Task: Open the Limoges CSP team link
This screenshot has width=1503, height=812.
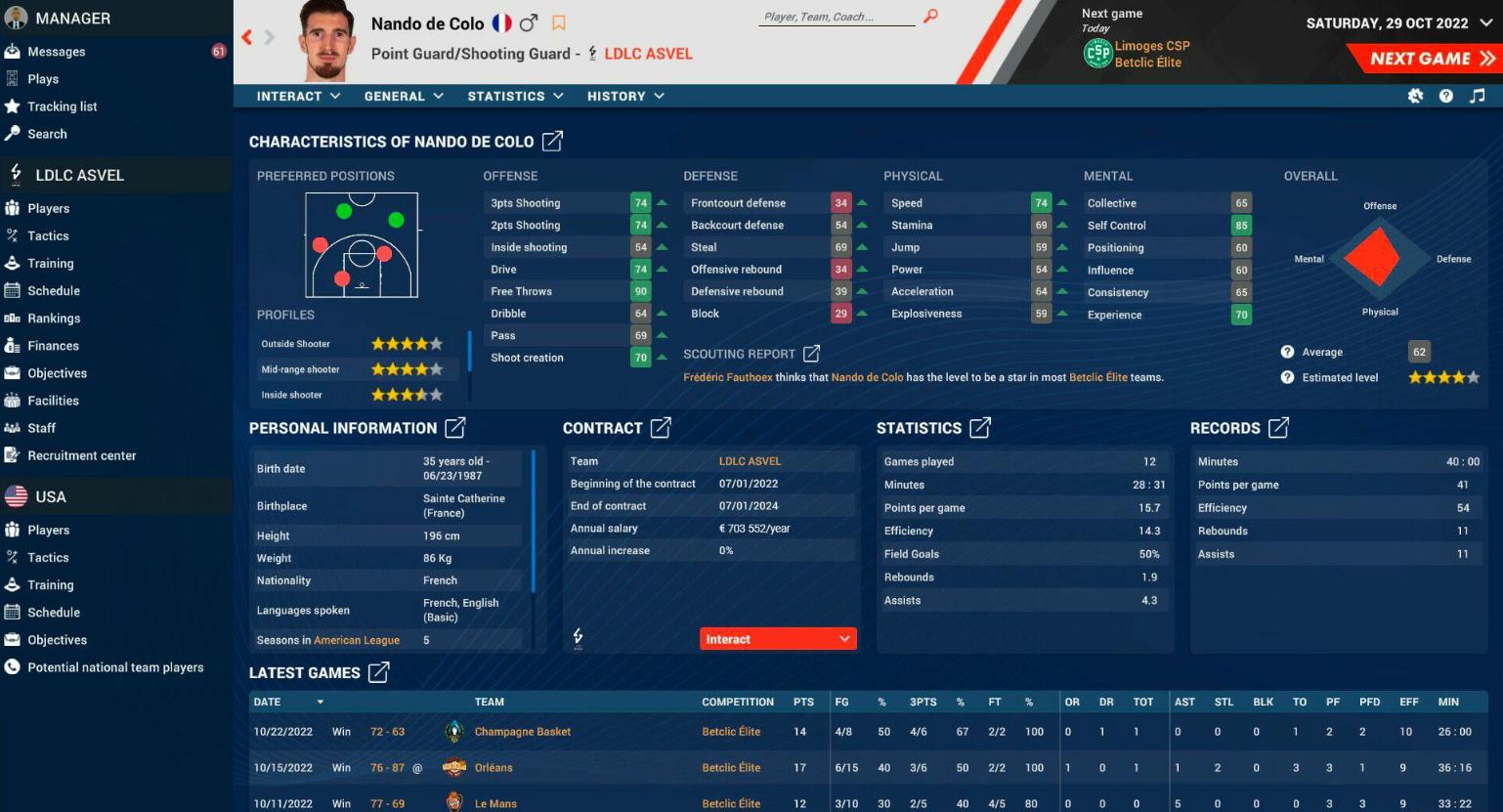Action: [x=1154, y=44]
